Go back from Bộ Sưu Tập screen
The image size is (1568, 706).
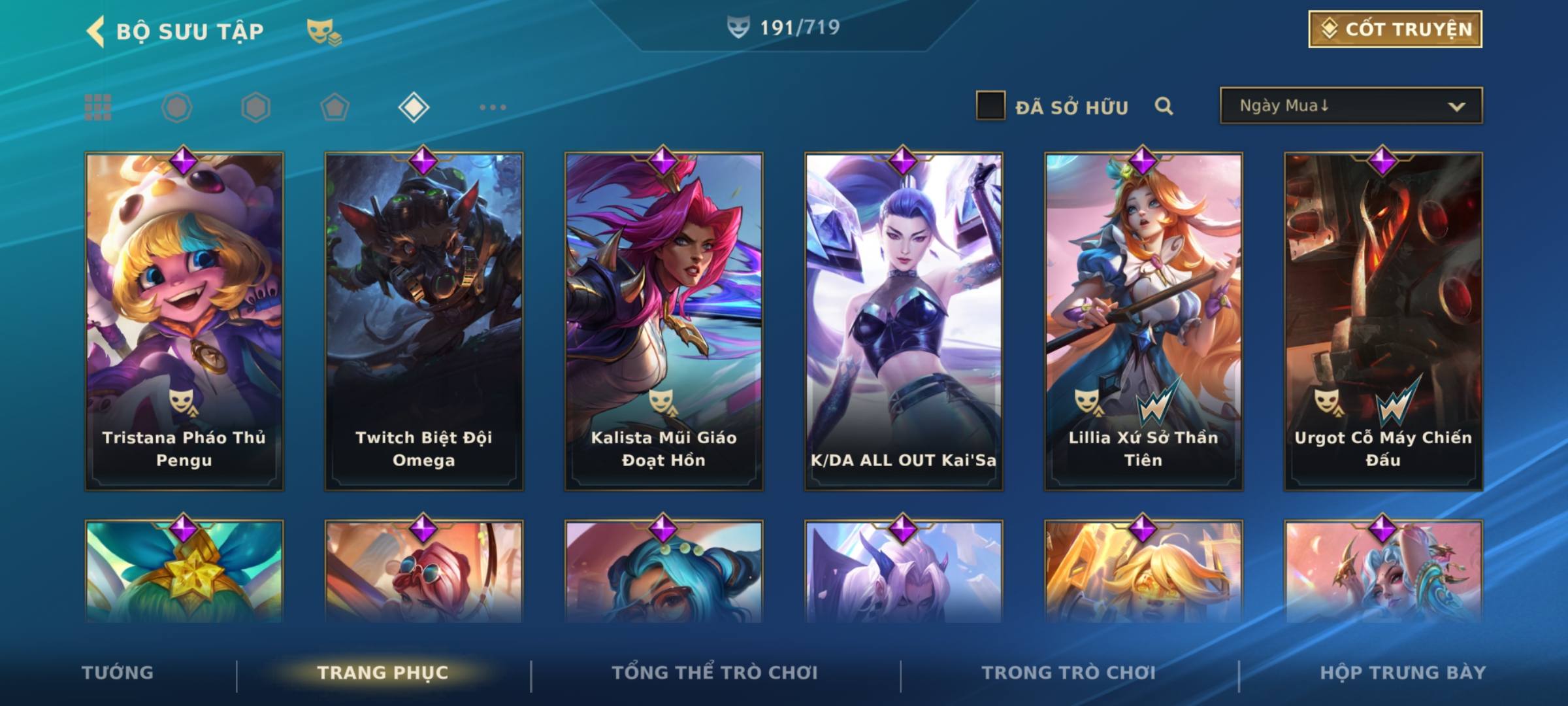coord(96,31)
